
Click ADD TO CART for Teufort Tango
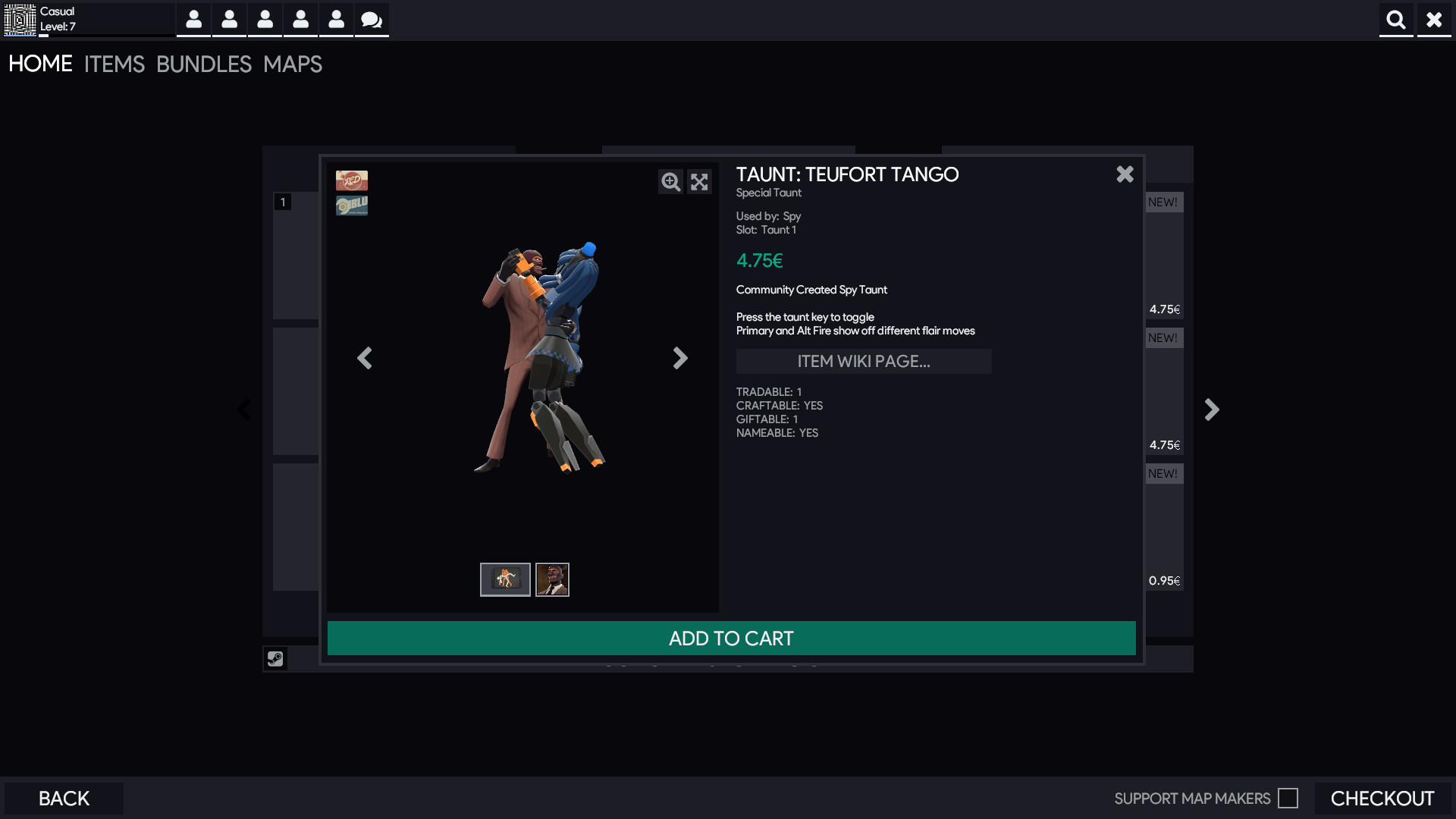coord(730,638)
